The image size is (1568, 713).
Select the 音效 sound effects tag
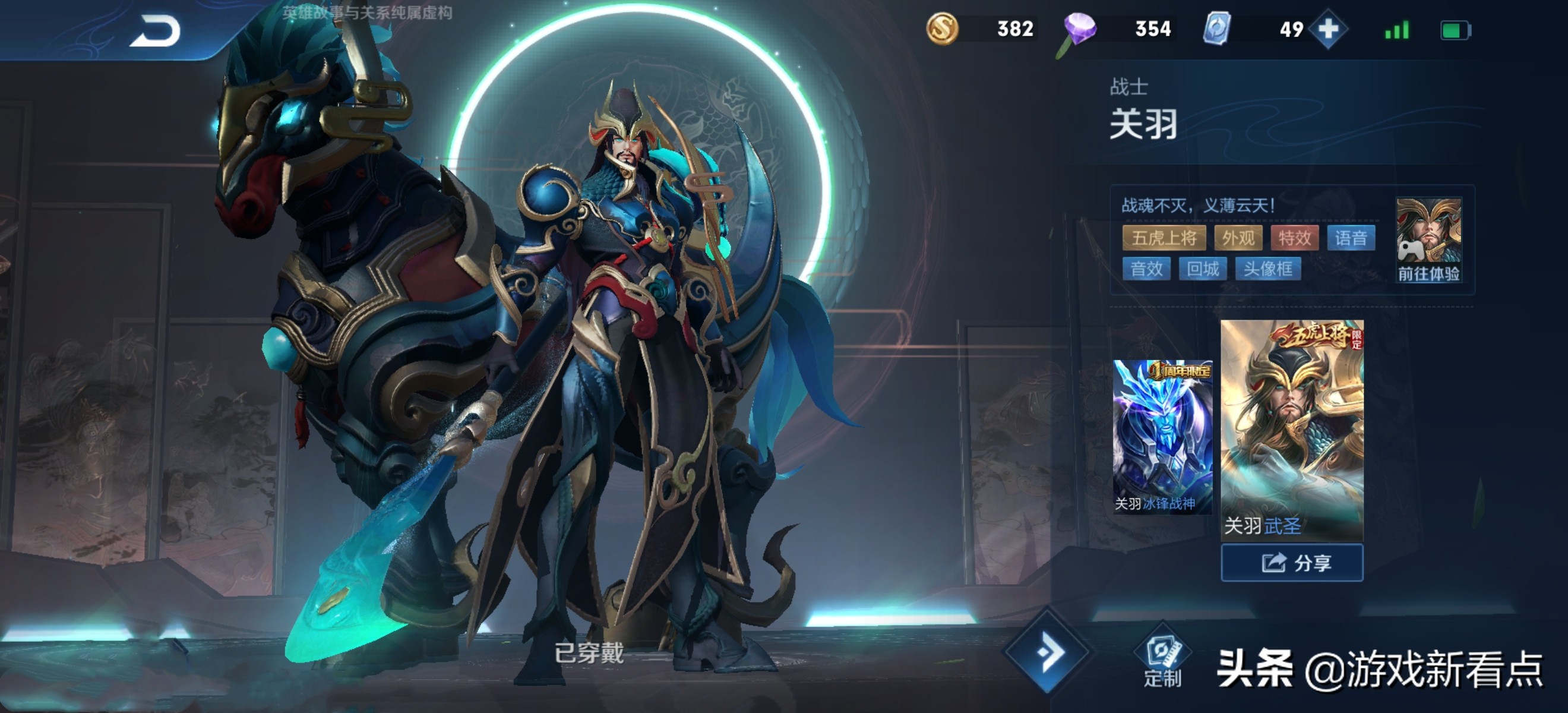(1146, 269)
